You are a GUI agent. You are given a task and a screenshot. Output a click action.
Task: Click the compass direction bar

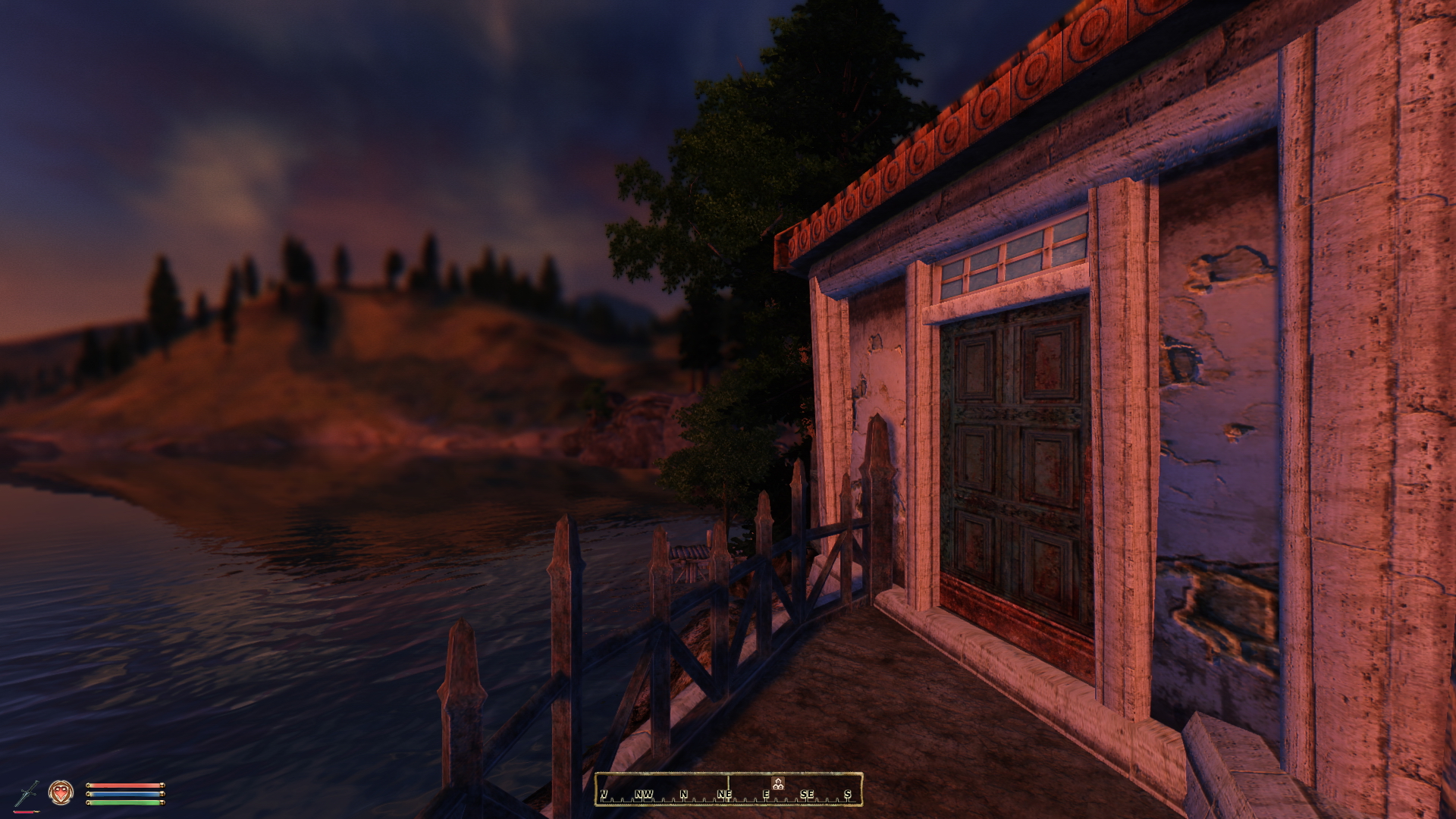pyautogui.click(x=728, y=789)
